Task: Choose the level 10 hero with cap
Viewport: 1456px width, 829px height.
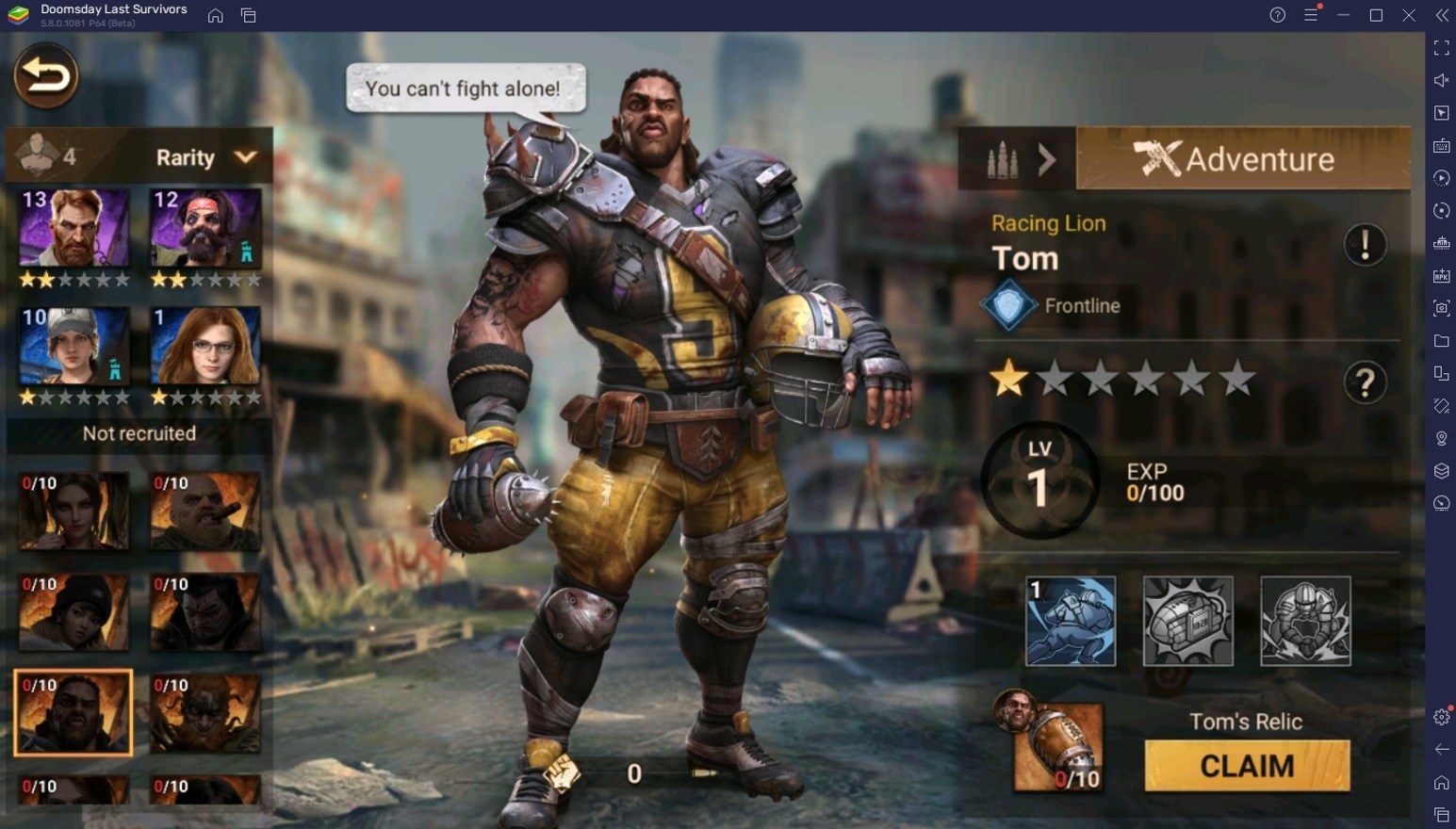Action: point(74,347)
